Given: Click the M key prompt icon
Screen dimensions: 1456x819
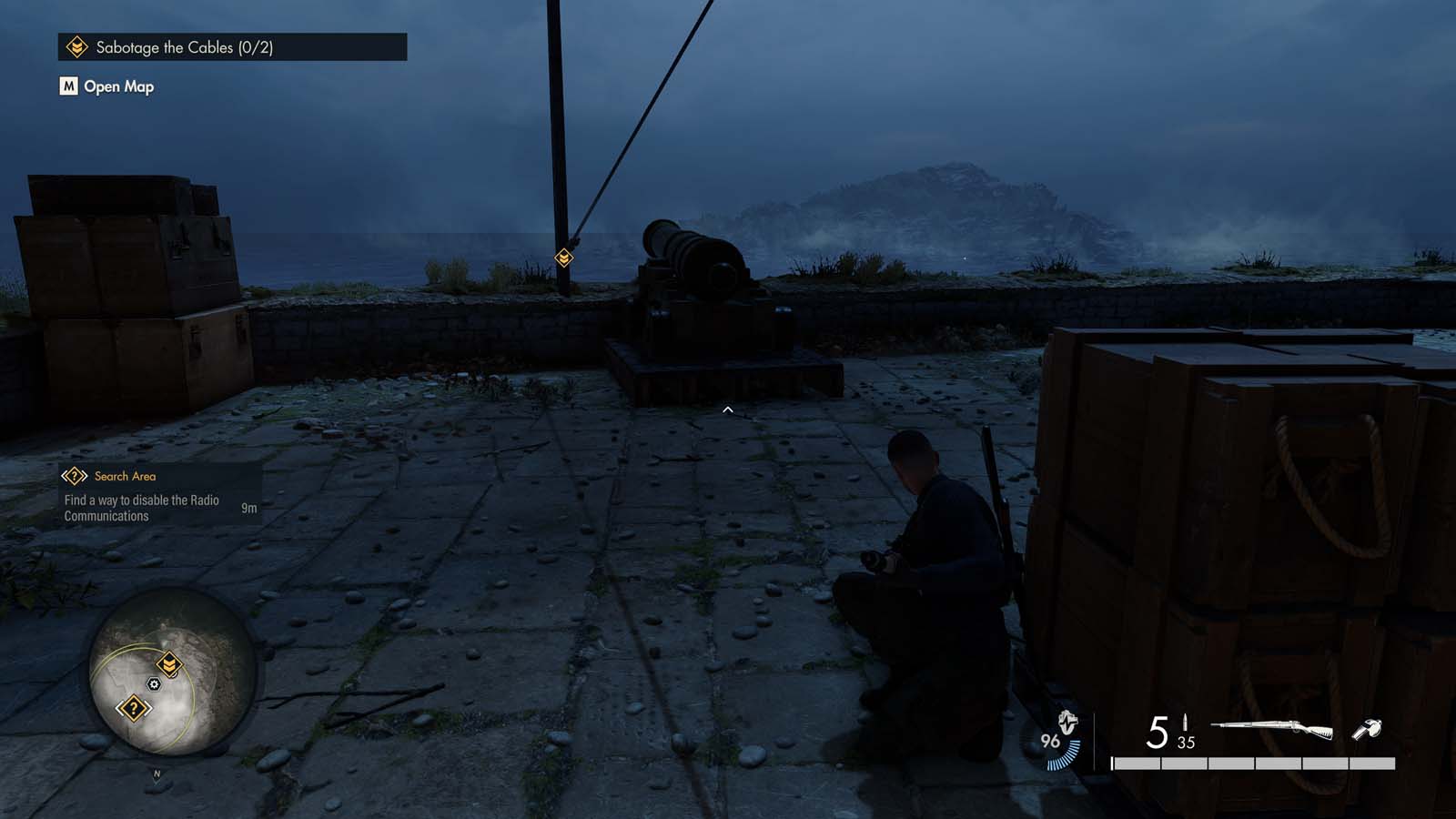Looking at the screenshot, I should coord(67,86).
